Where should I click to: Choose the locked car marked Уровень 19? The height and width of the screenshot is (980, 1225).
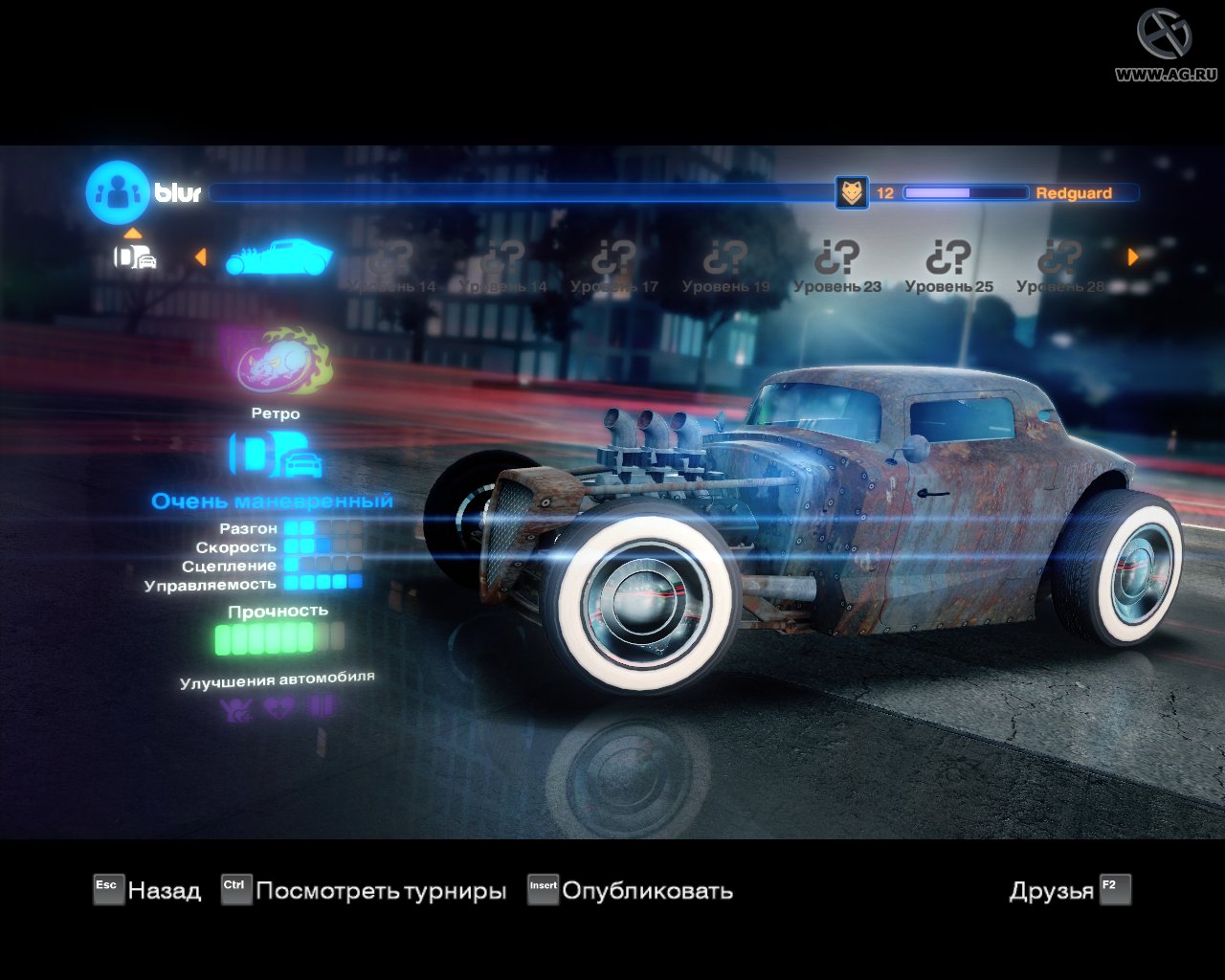click(725, 265)
